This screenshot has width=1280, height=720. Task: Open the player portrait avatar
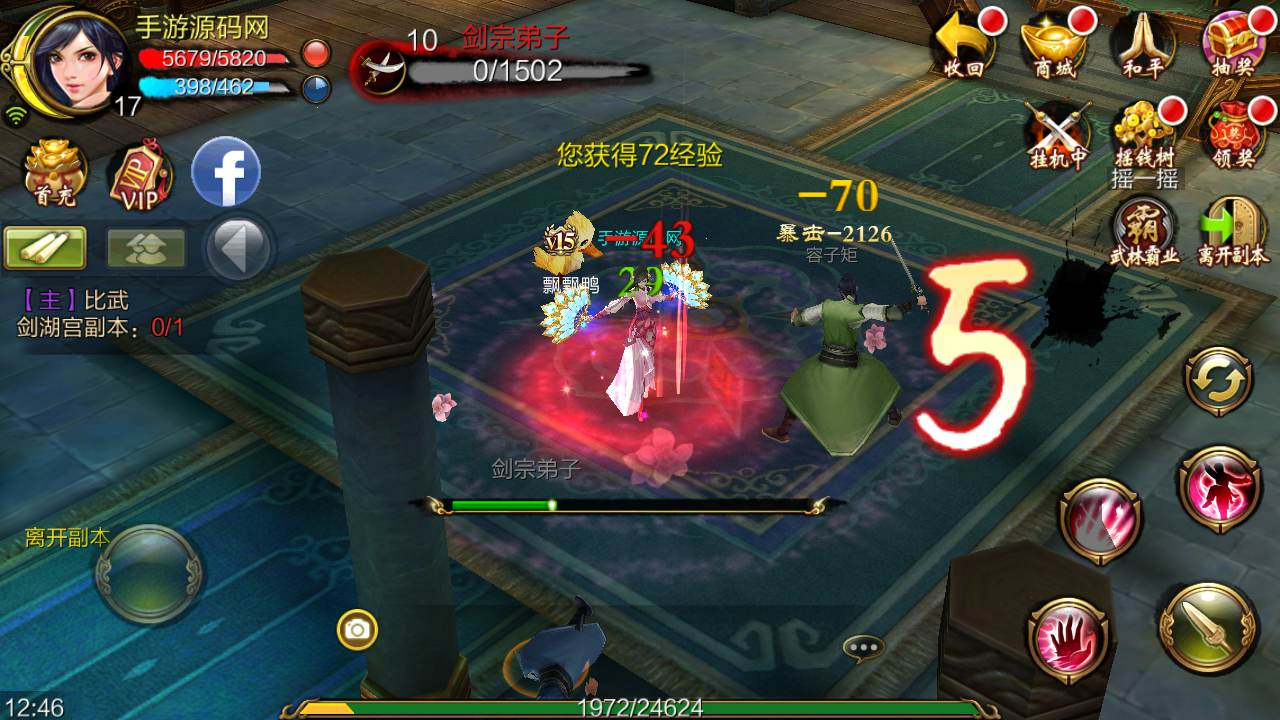(70, 60)
